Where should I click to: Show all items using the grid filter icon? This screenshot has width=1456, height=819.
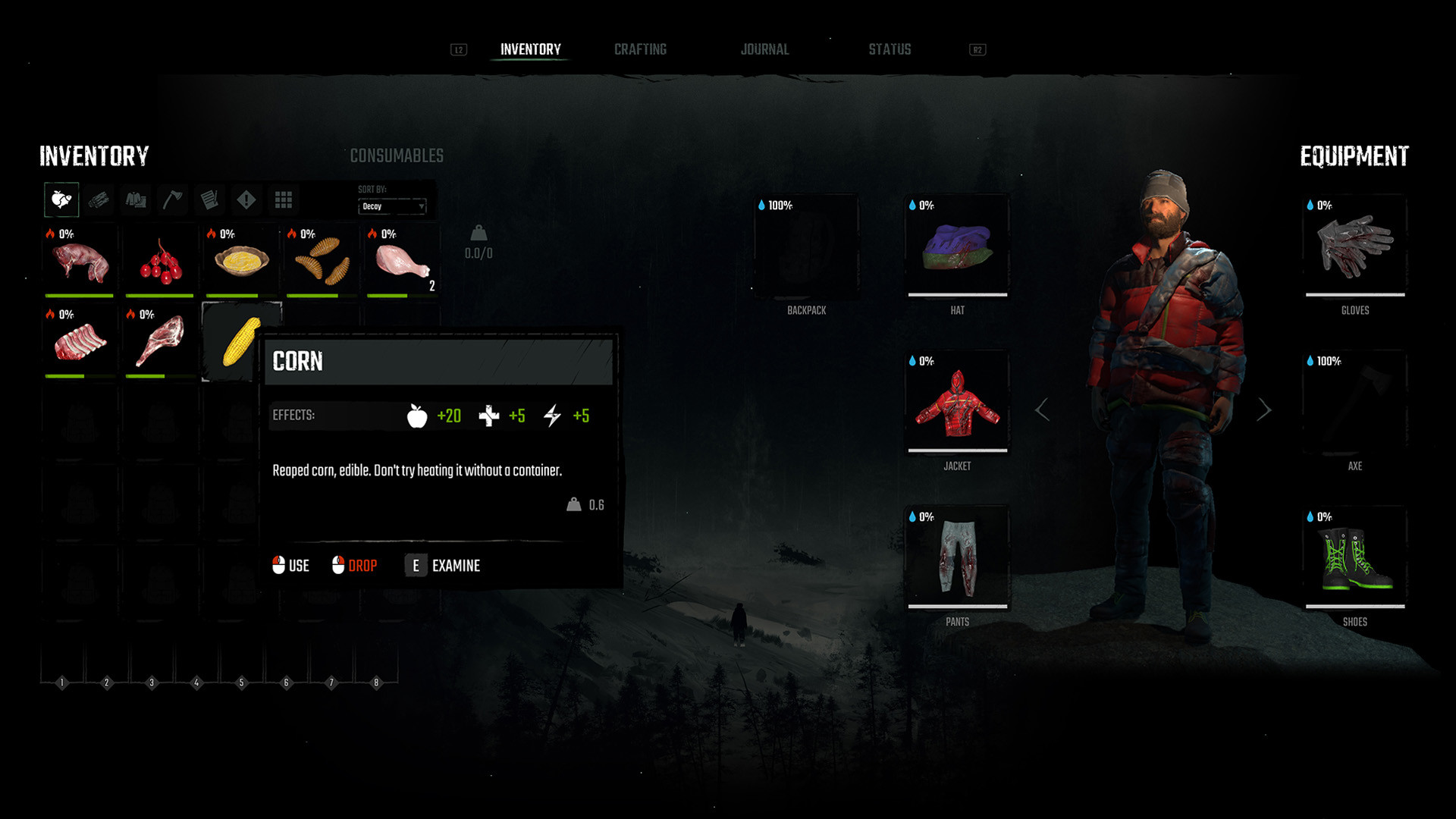point(283,199)
